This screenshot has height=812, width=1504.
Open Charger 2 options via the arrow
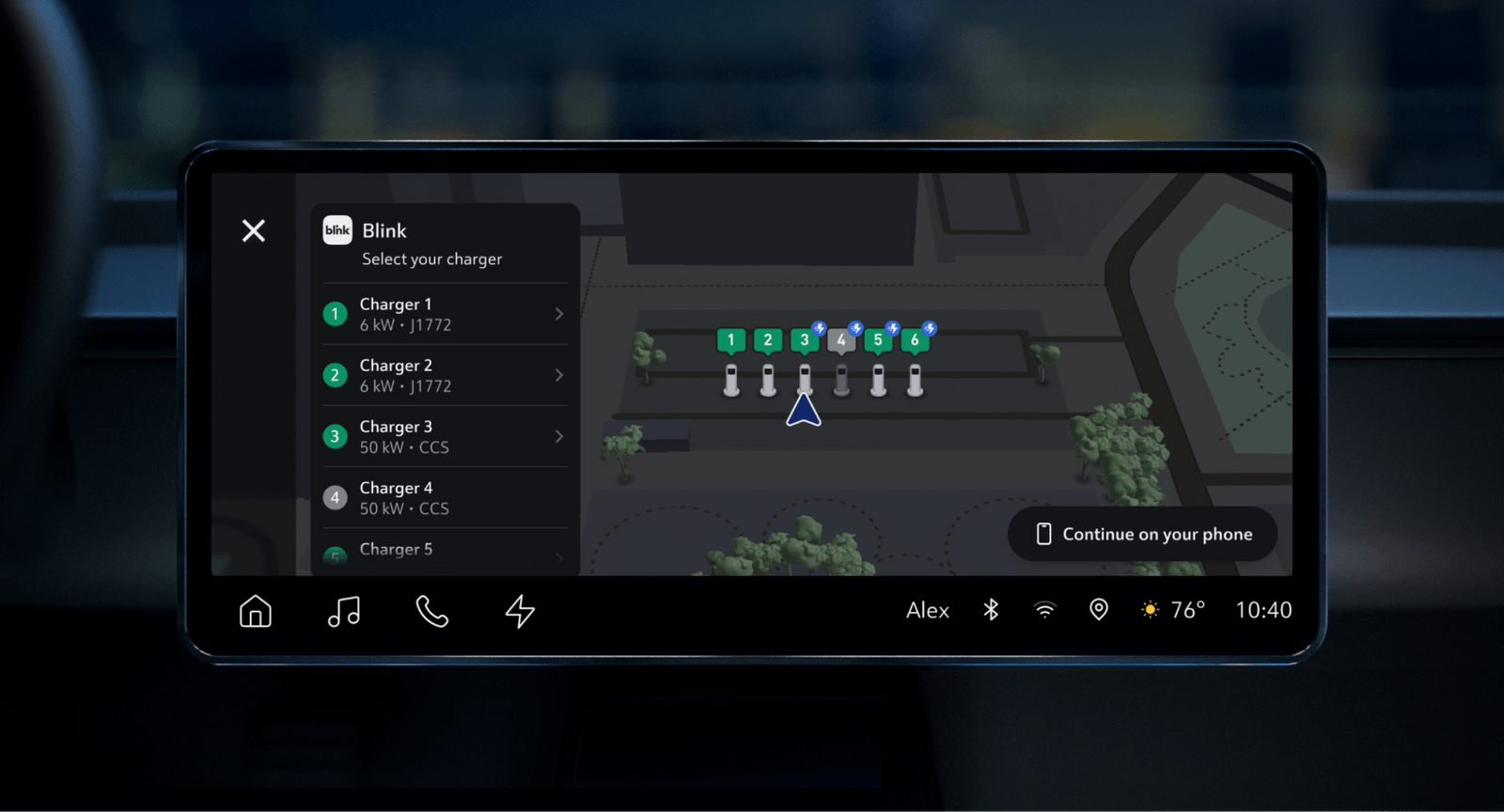[558, 375]
